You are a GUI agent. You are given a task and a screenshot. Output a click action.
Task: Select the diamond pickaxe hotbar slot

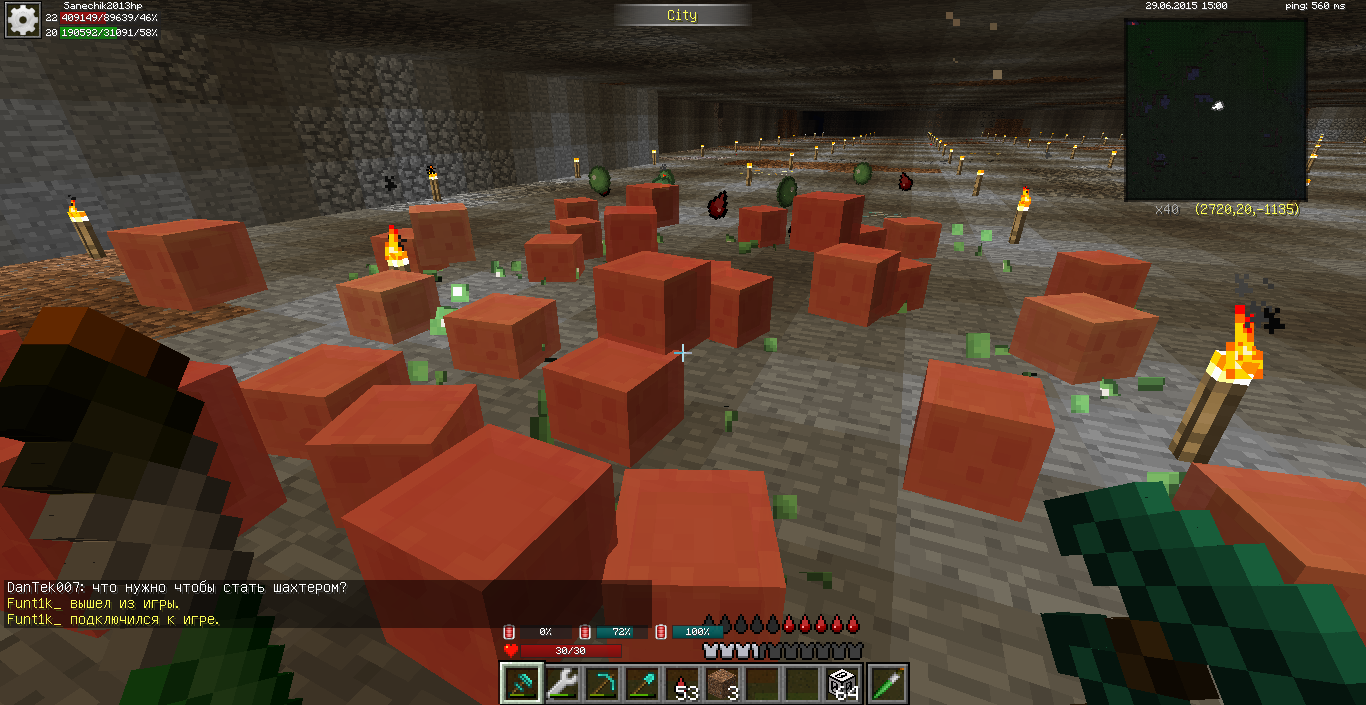point(601,684)
